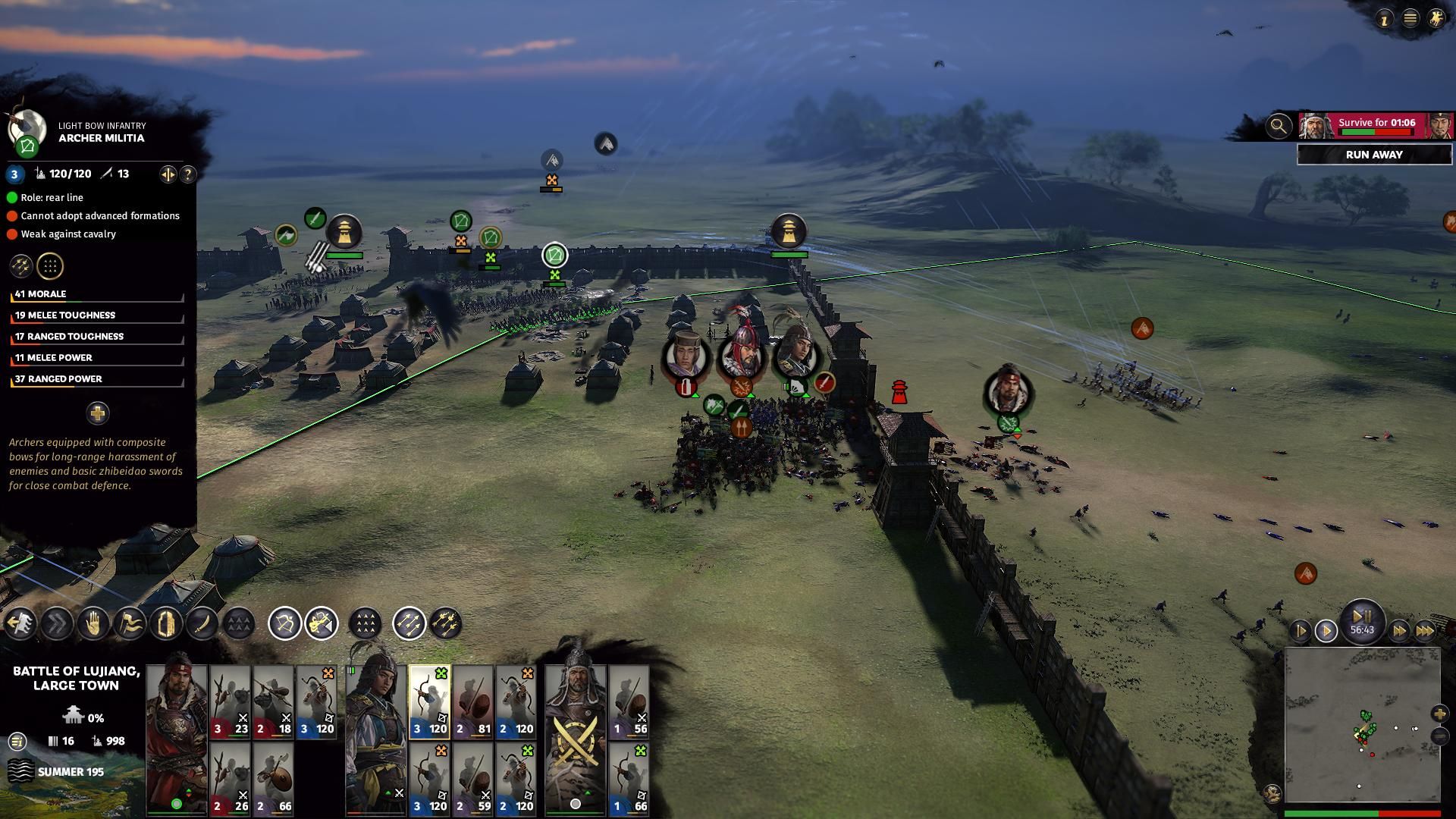Expand unit stats with the plus button

pyautogui.click(x=97, y=413)
